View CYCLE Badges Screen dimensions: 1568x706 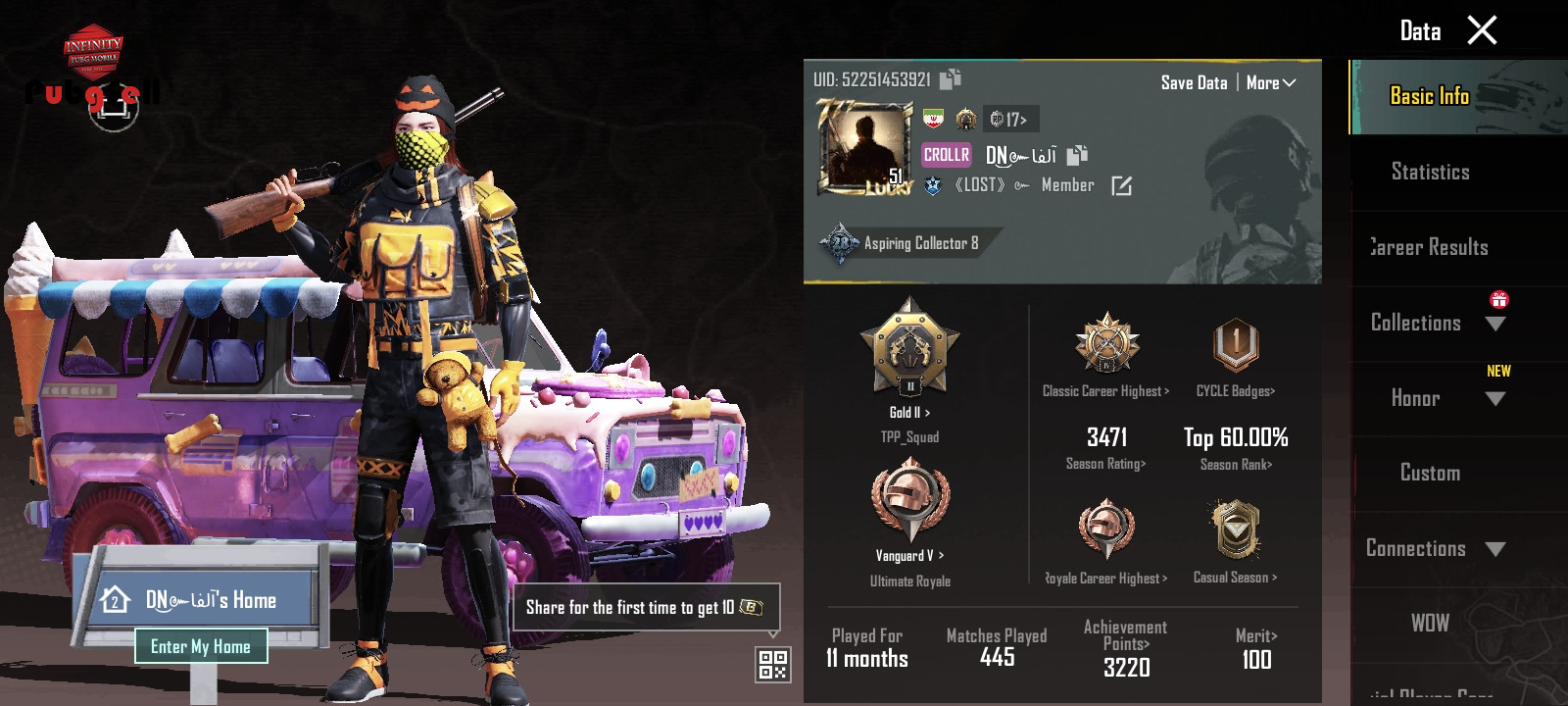coord(1235,355)
